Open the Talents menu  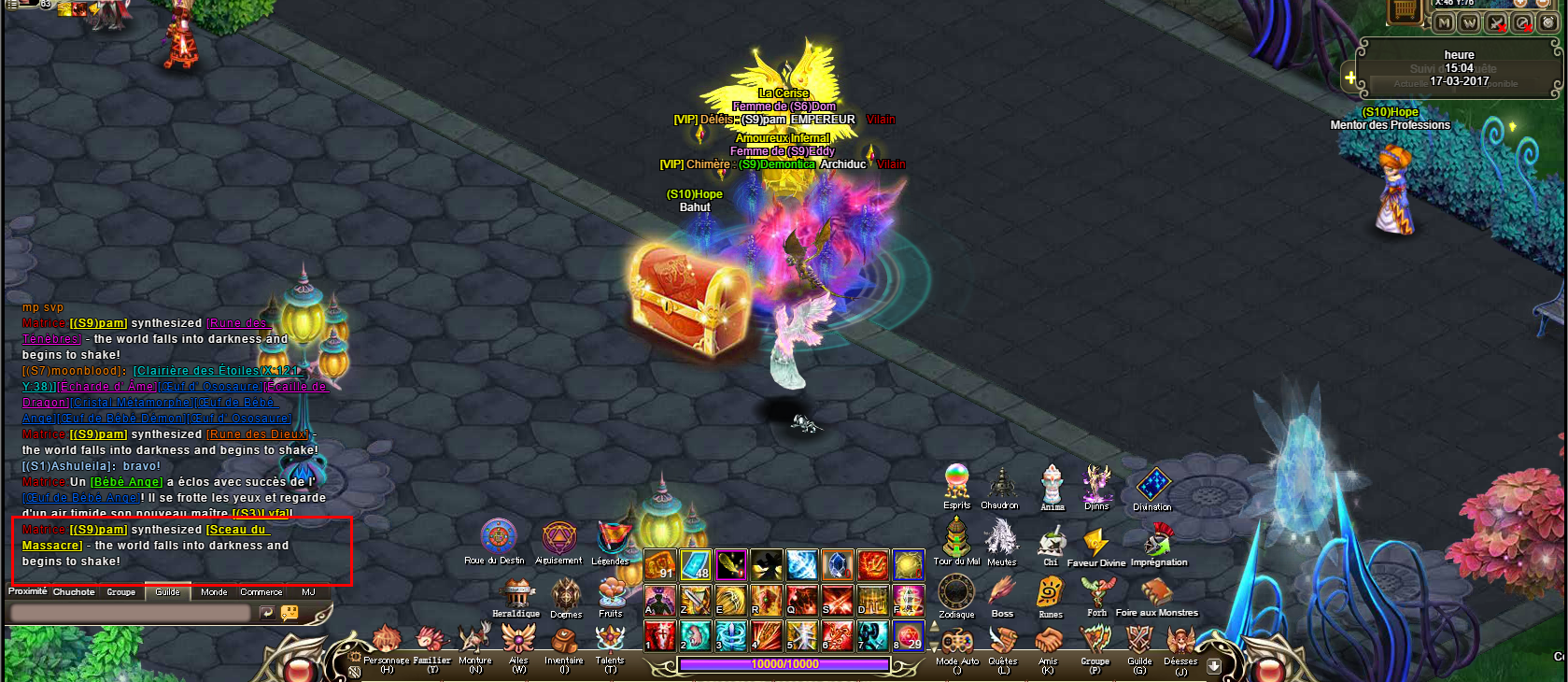pos(610,641)
